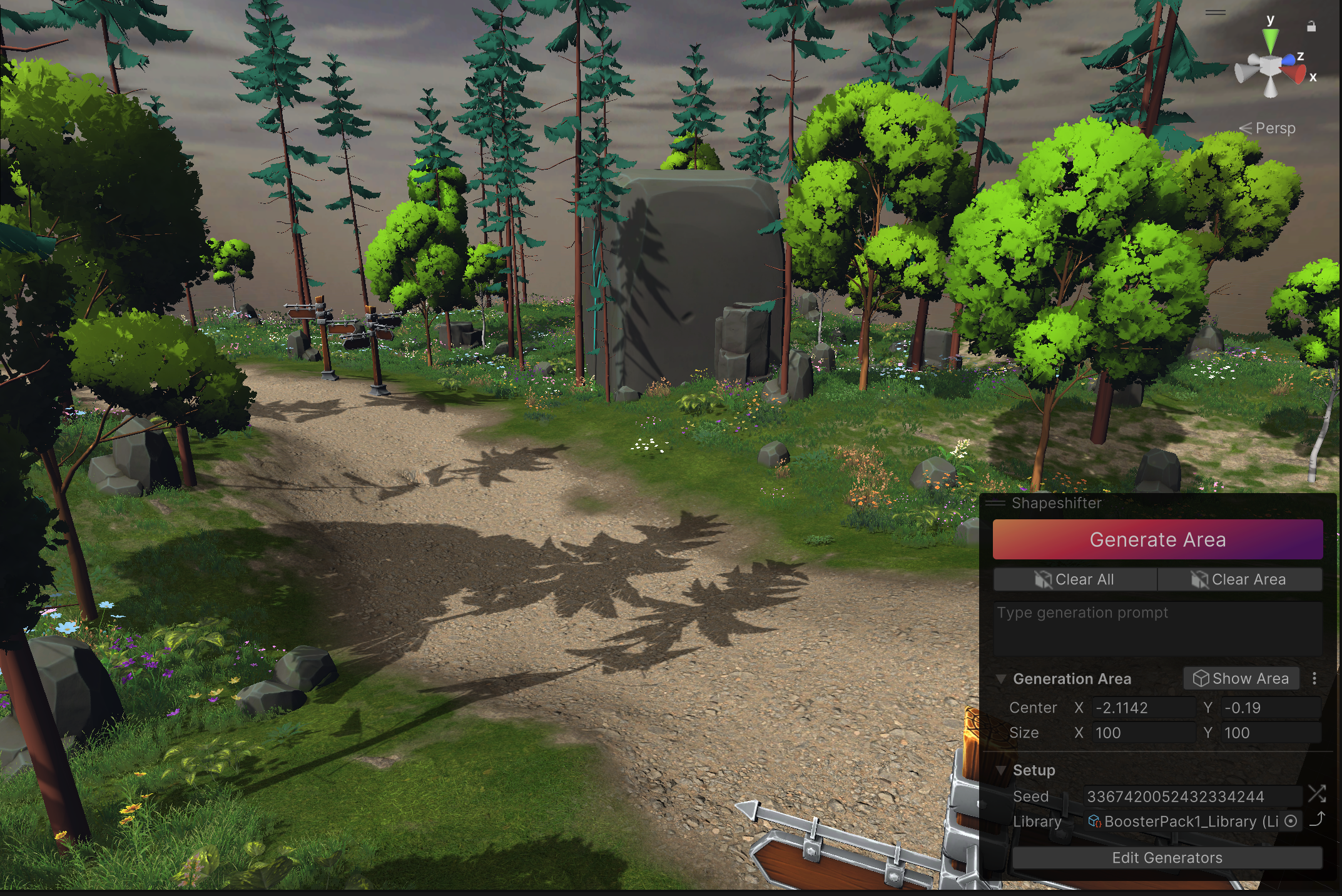Click the Generate Area button

(x=1157, y=539)
